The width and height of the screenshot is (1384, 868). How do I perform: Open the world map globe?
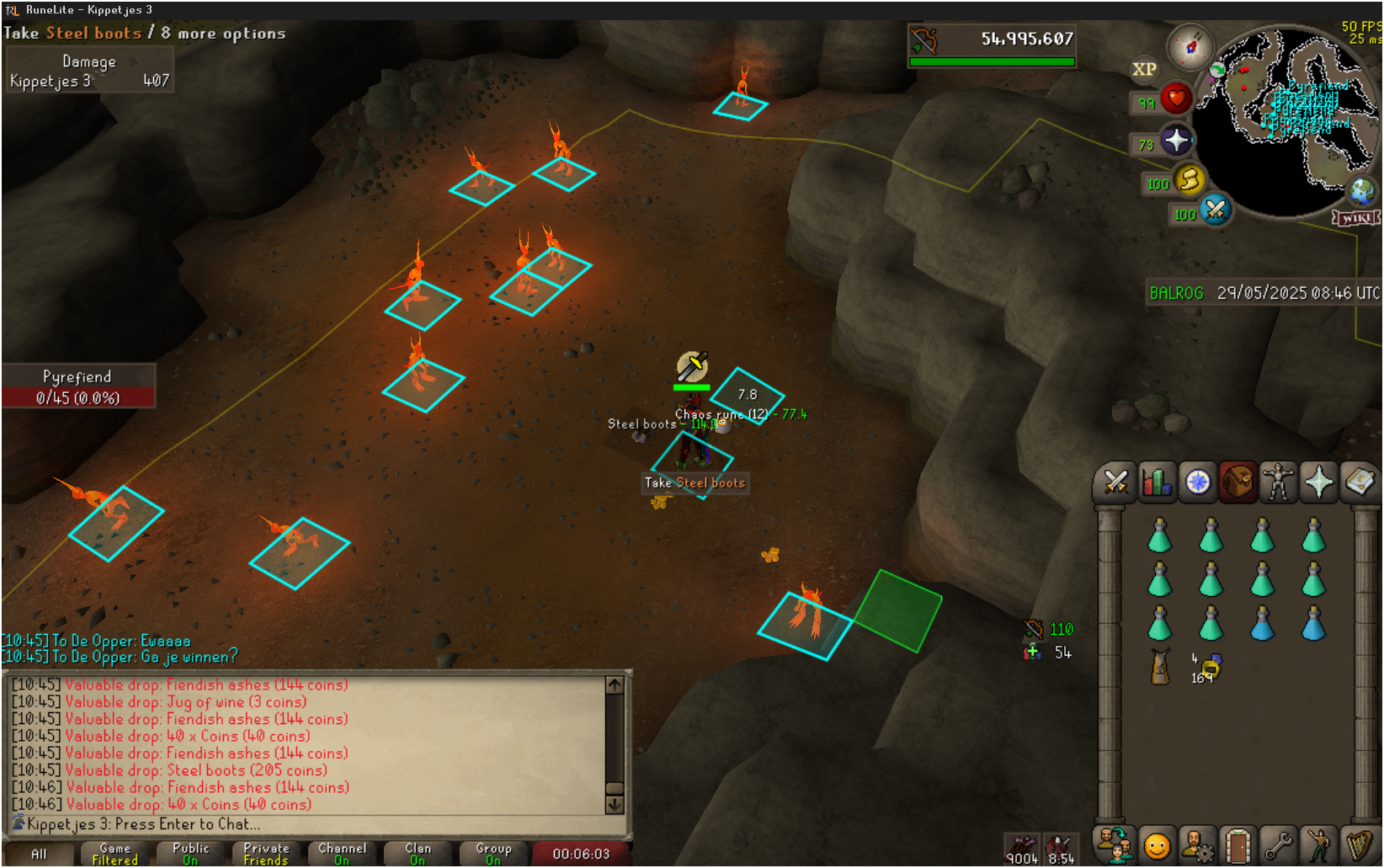[1361, 191]
